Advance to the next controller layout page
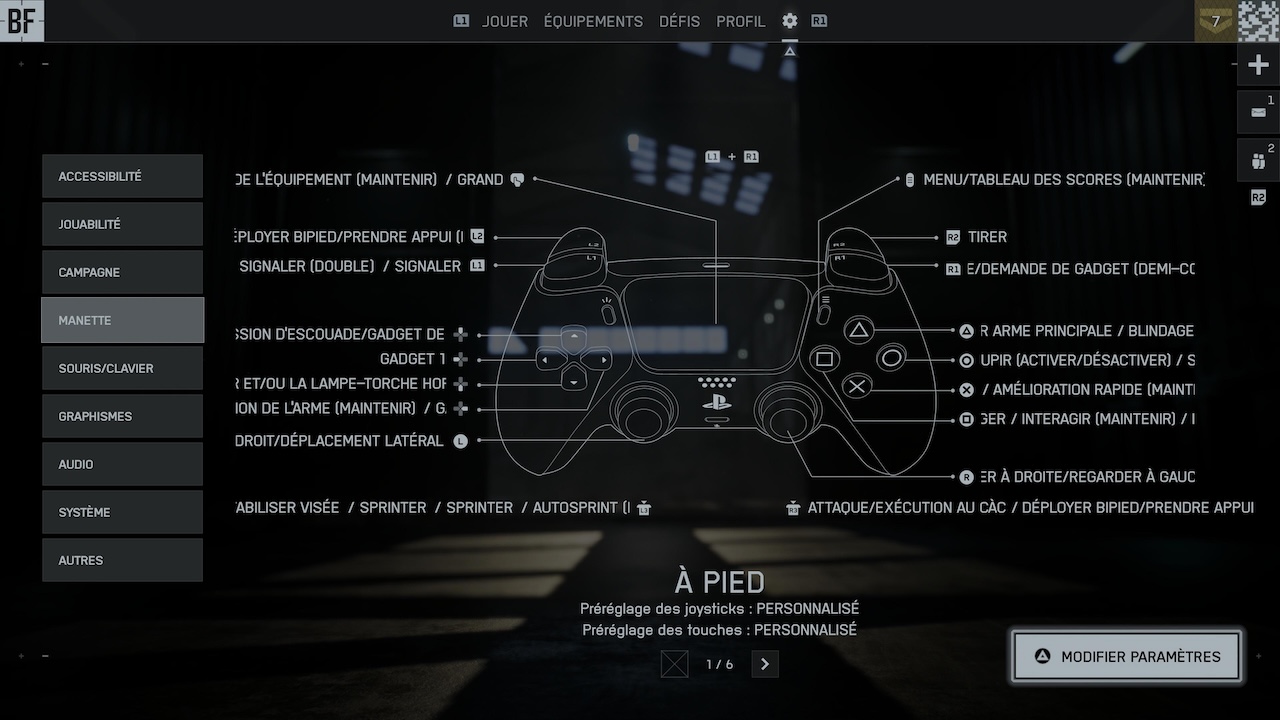This screenshot has height=720, width=1280. tap(765, 664)
